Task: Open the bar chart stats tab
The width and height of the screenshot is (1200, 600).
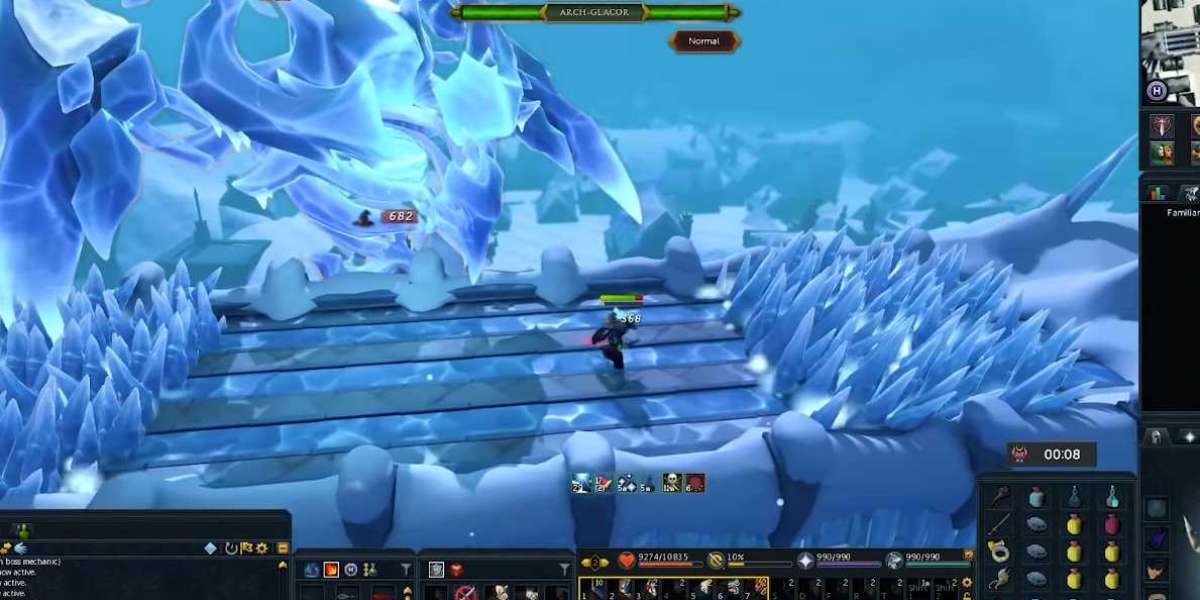Action: [1160, 193]
